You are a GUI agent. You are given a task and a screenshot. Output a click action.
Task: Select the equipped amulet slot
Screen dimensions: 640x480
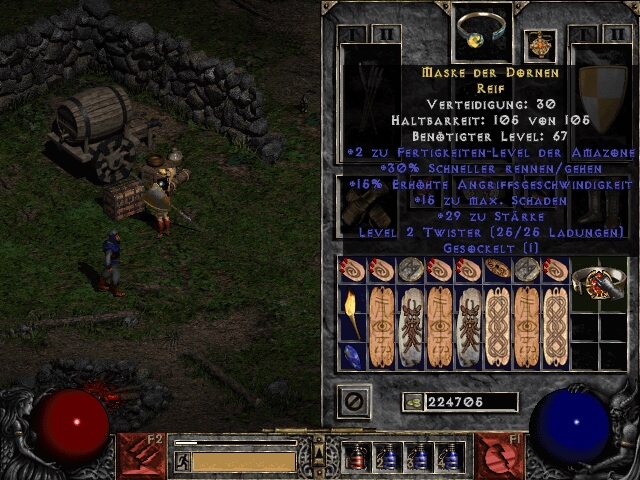540,45
